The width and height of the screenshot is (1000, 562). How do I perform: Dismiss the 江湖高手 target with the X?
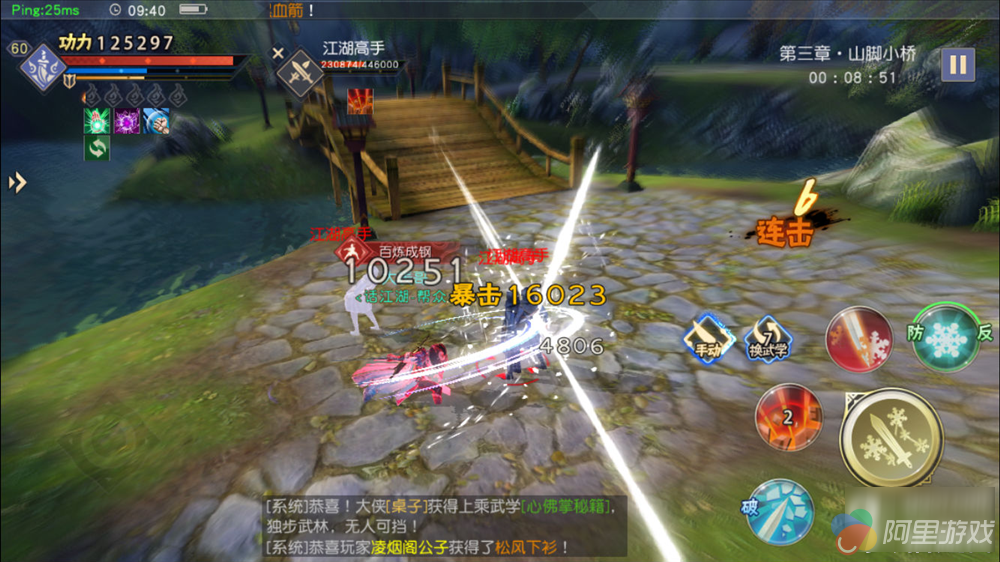(x=278, y=53)
